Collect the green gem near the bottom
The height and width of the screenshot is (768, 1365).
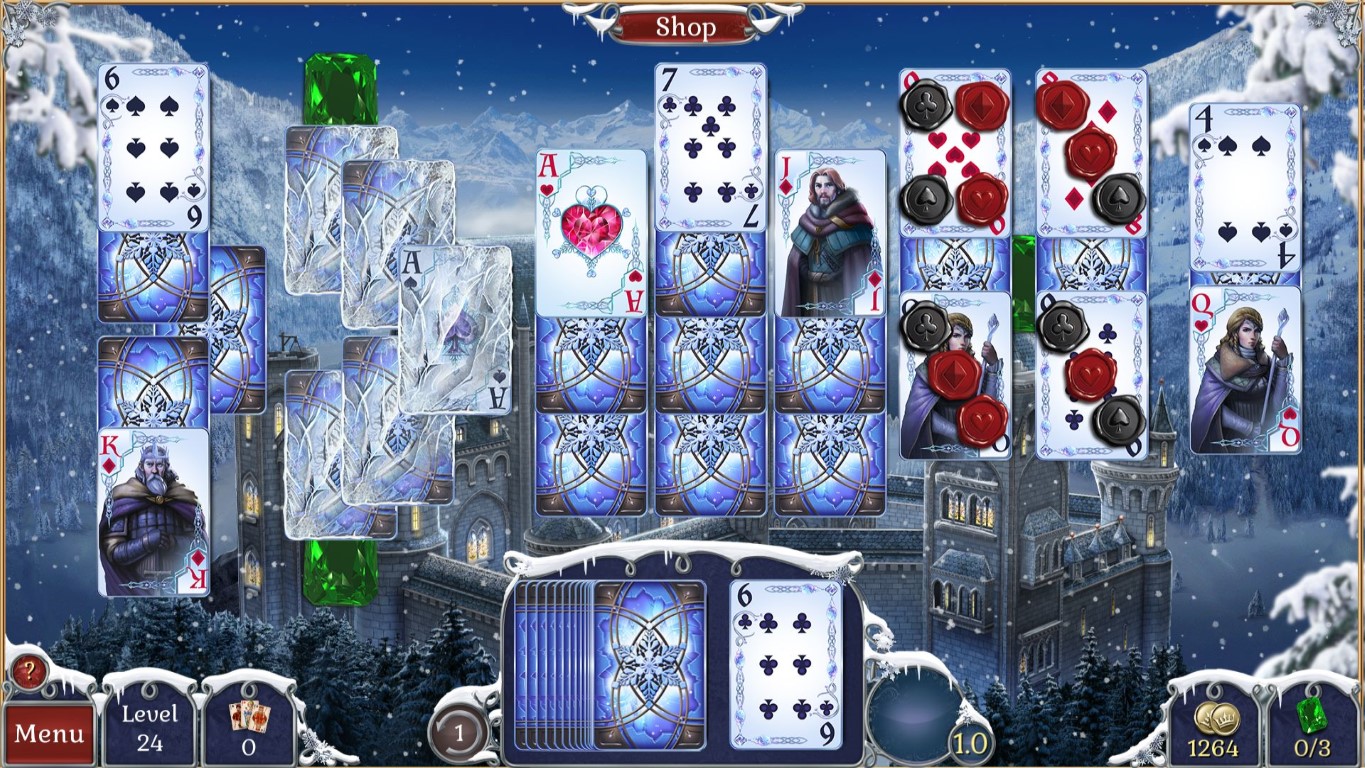(x=340, y=570)
